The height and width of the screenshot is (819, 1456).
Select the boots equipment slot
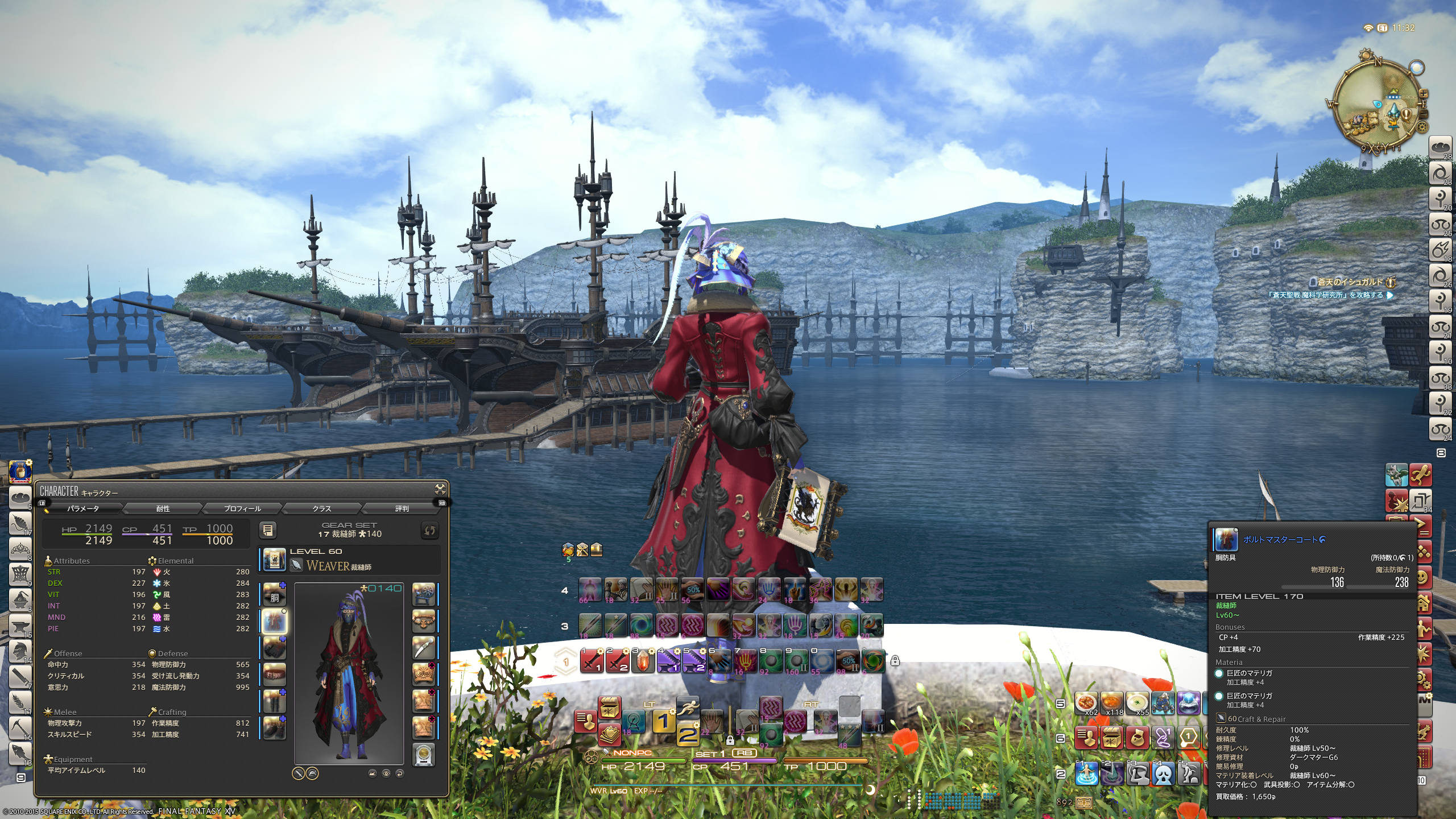click(274, 727)
